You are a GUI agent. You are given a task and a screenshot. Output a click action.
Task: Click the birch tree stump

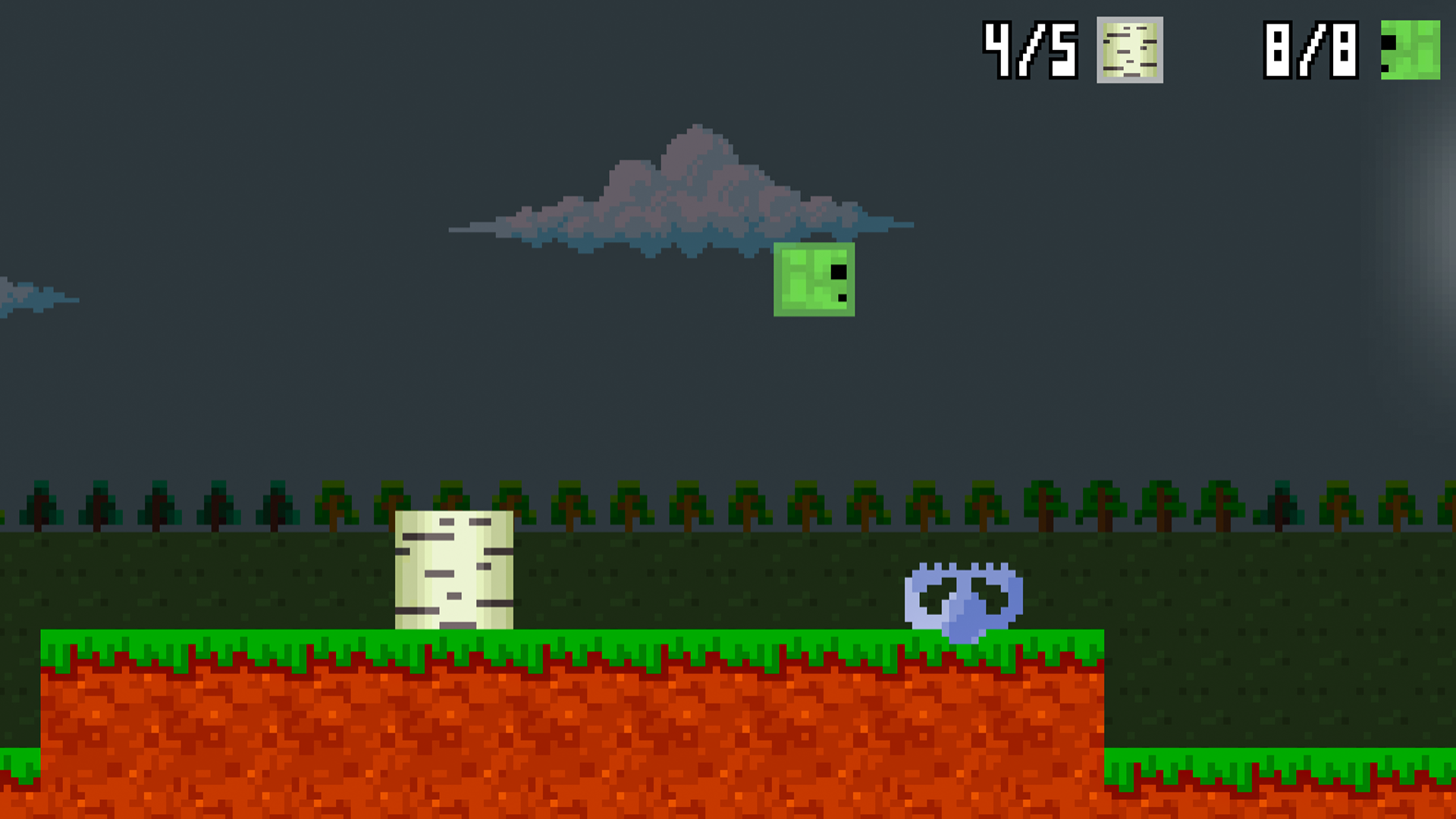coord(453,569)
